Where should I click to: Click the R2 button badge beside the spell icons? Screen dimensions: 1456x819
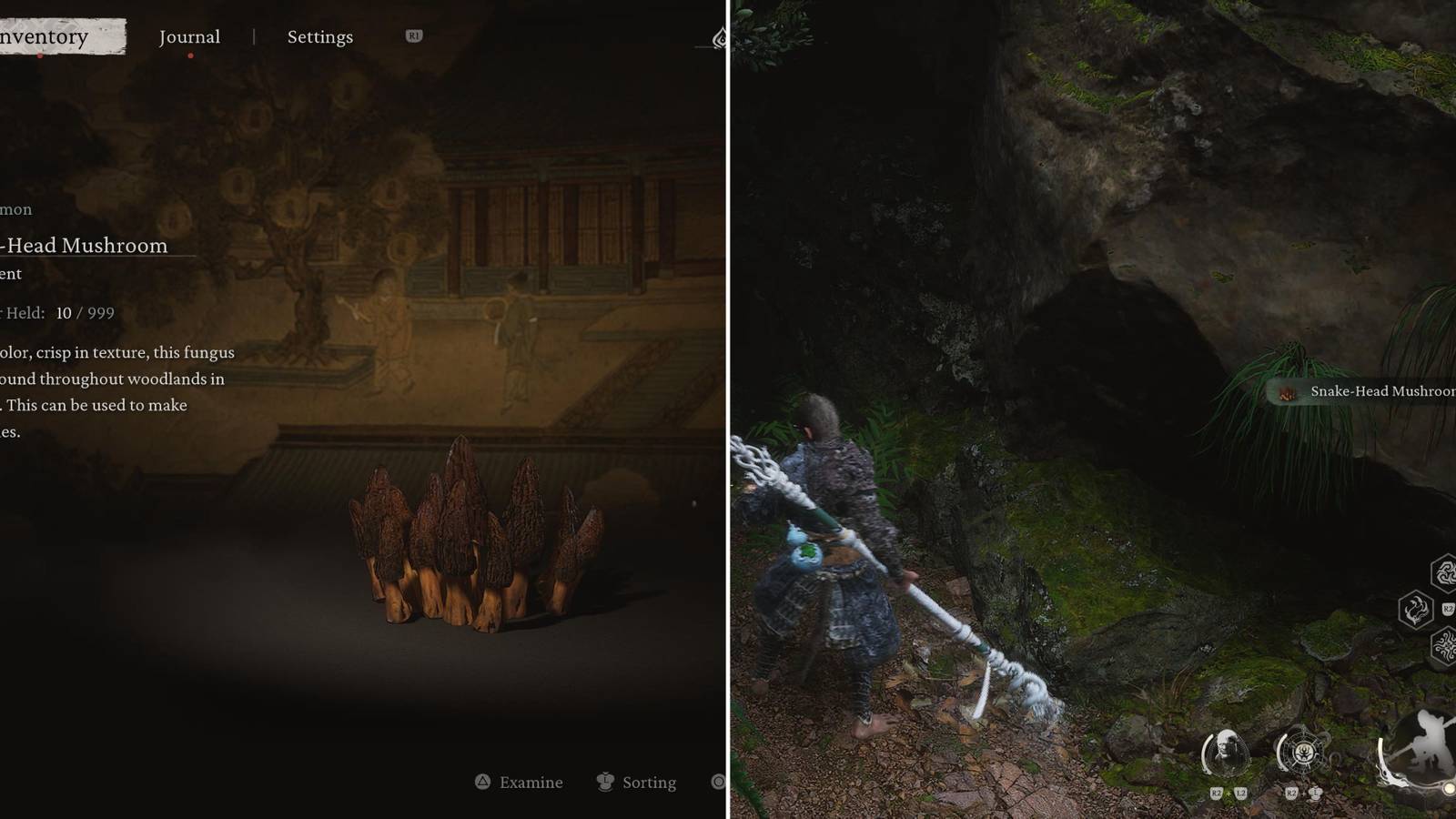1449,608
